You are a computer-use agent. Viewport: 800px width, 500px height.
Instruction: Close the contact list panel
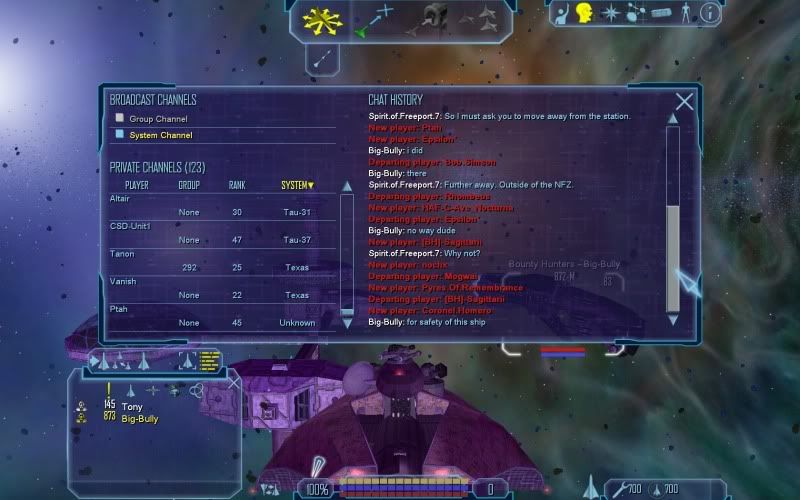point(234,382)
